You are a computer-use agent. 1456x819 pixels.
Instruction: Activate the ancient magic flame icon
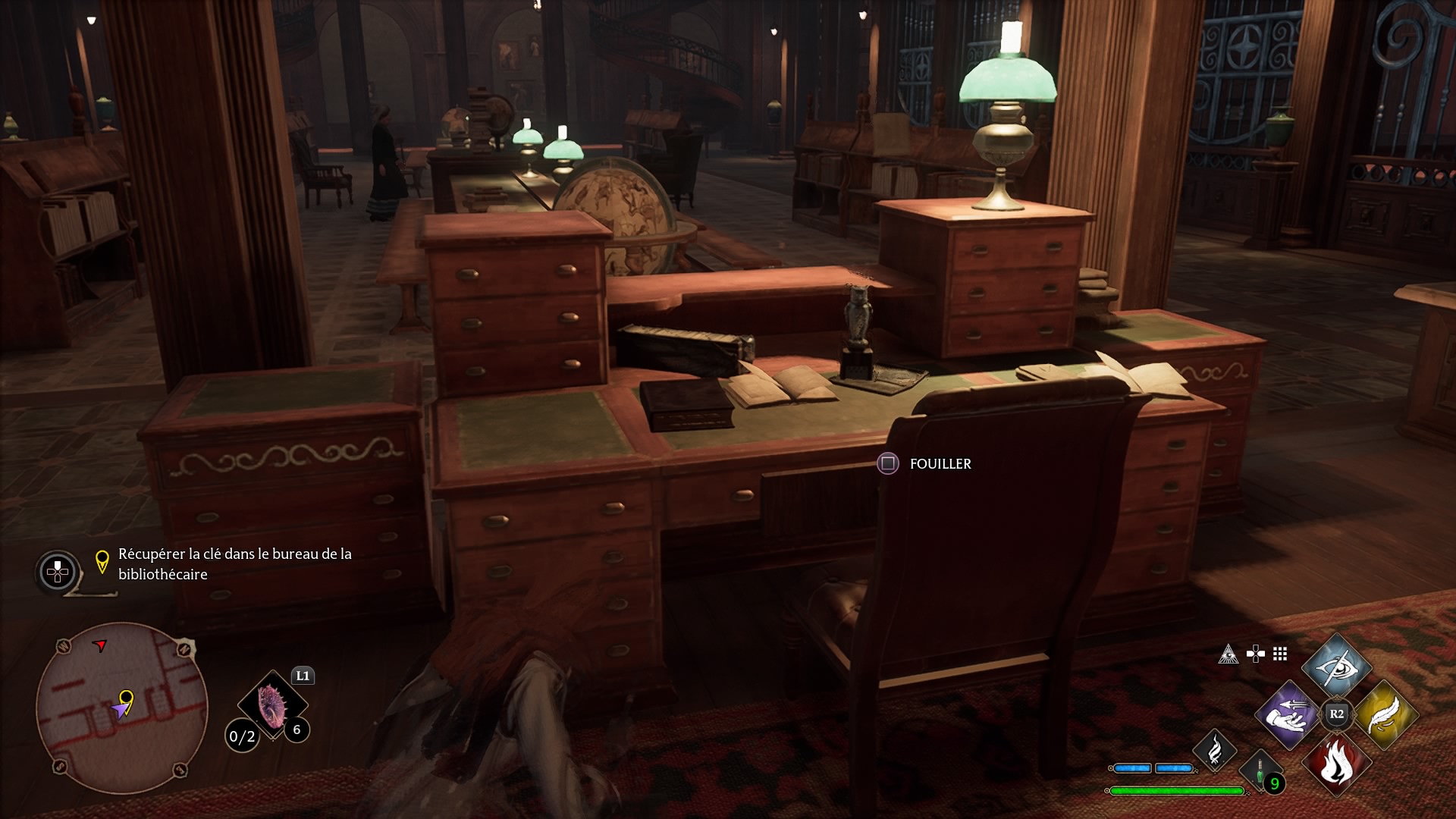tap(1214, 749)
